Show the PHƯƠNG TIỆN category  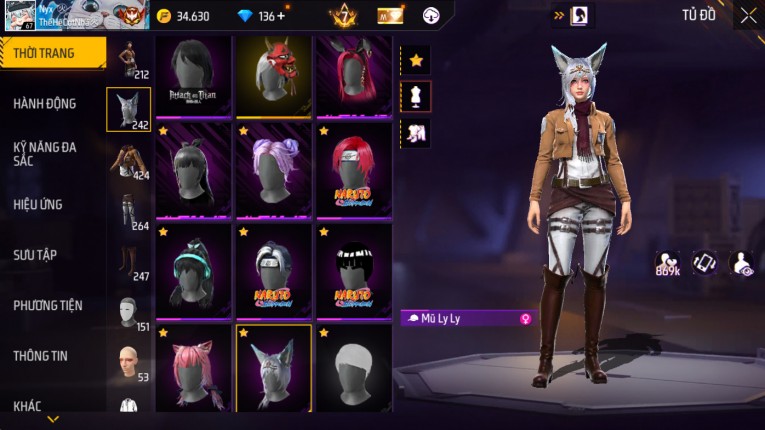(x=48, y=305)
